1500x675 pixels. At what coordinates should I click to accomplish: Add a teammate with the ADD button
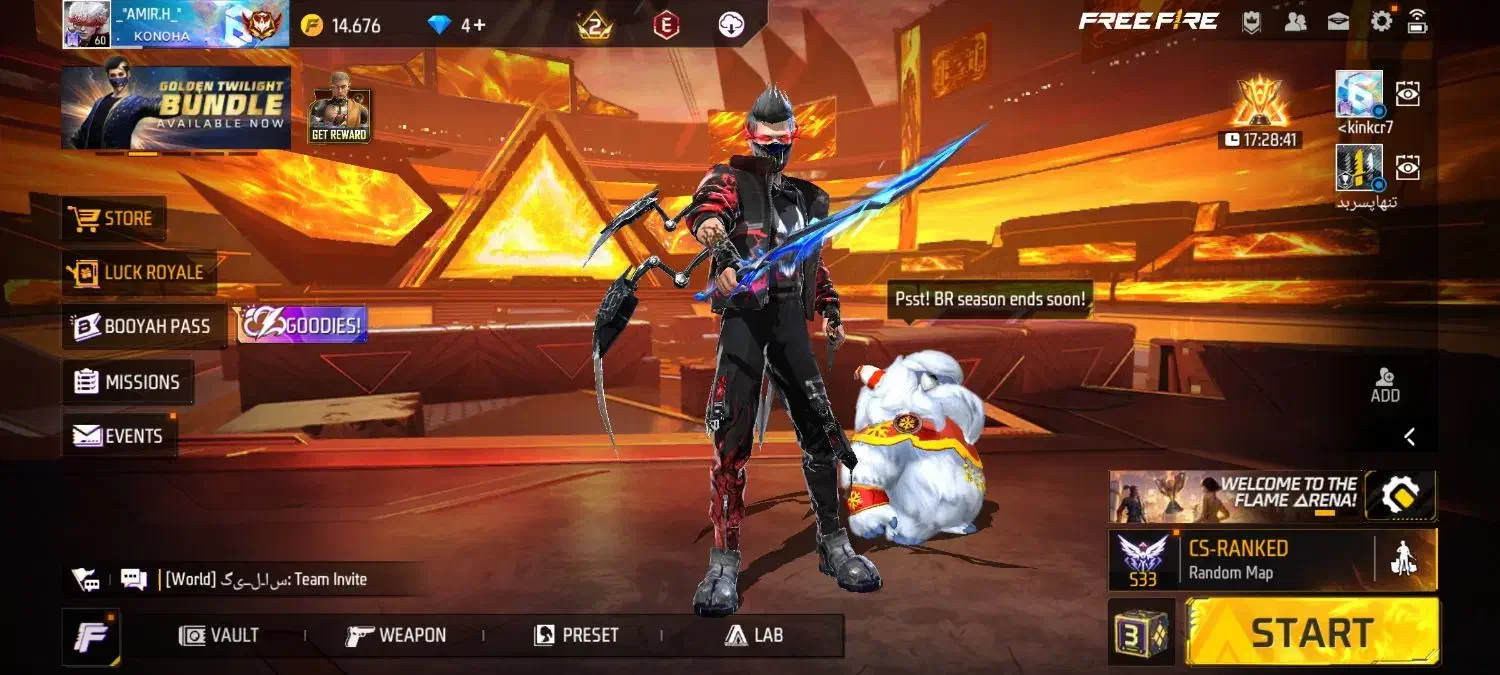(1385, 384)
